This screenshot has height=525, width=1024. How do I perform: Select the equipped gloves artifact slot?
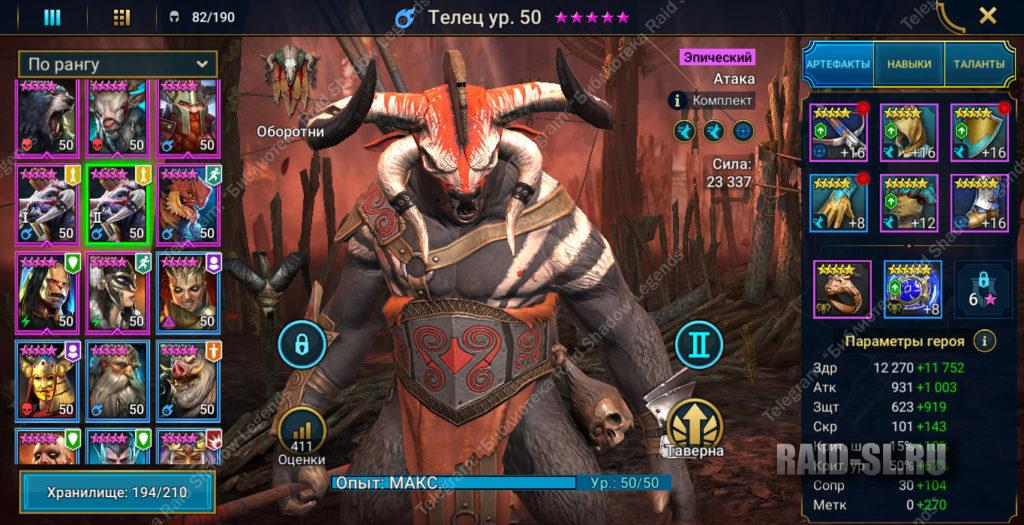[x=838, y=202]
